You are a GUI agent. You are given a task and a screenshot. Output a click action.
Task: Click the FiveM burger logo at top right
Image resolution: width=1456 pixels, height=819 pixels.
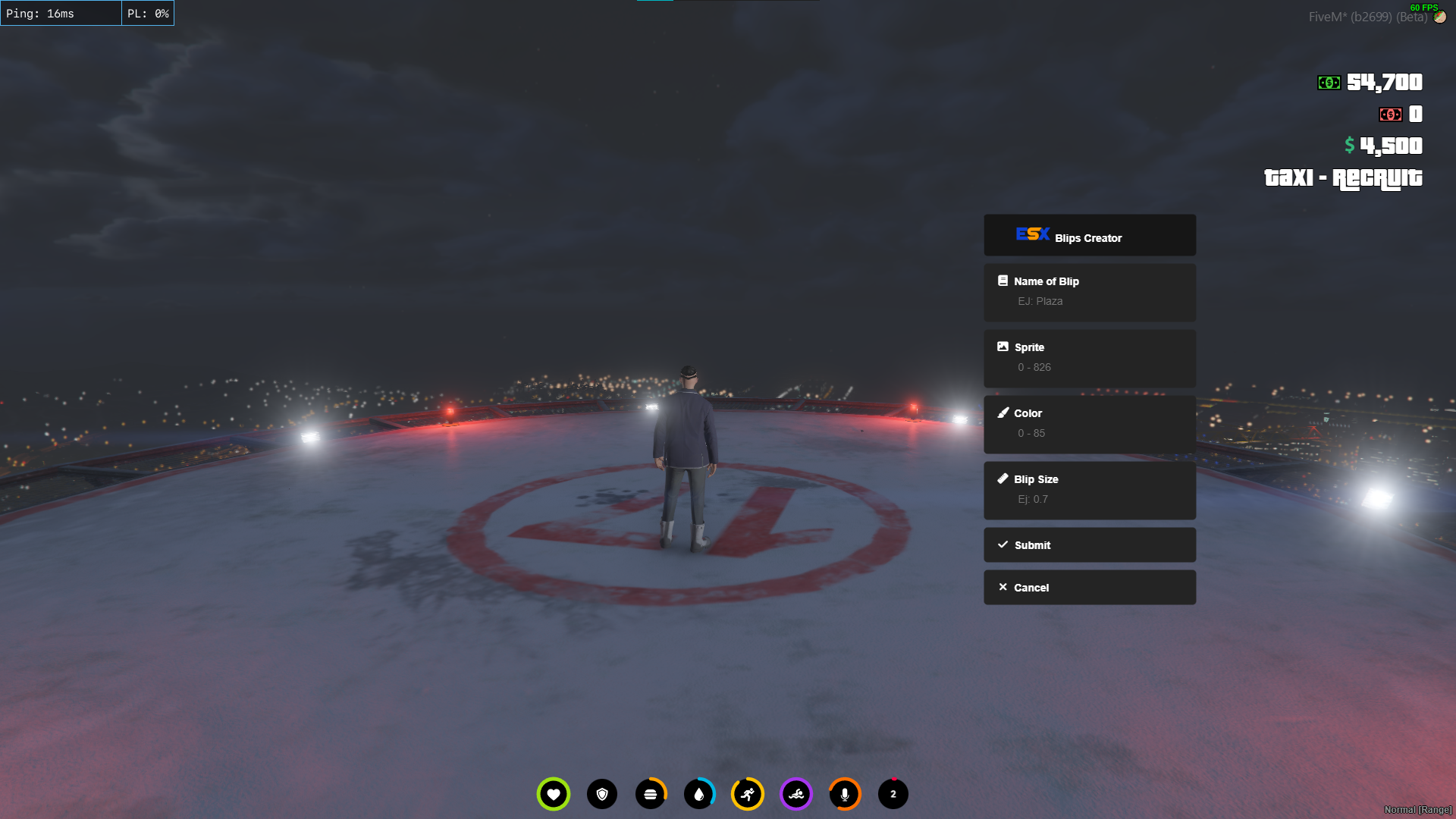point(1440,16)
